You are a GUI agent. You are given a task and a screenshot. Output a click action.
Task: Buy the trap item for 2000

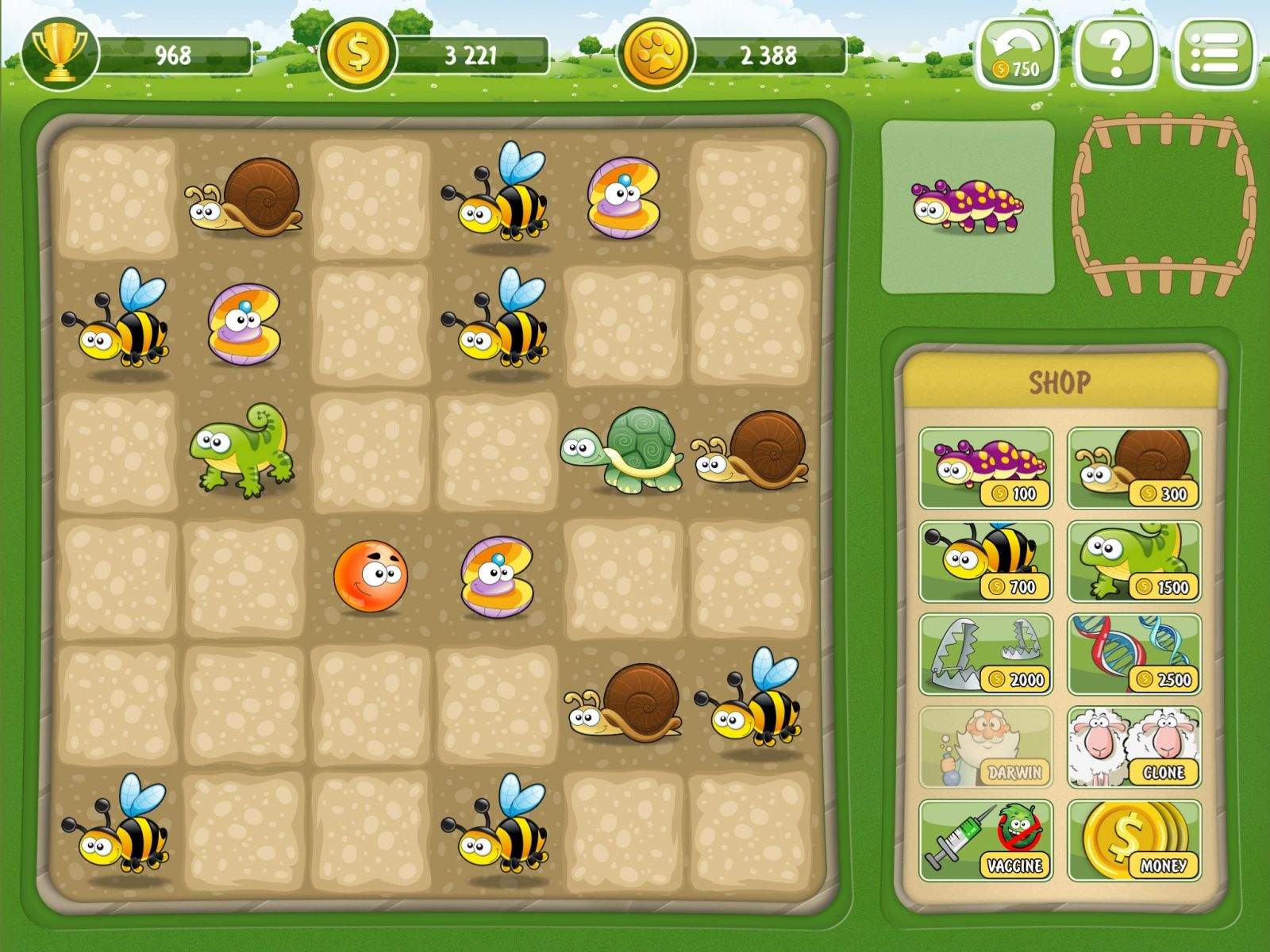(986, 654)
